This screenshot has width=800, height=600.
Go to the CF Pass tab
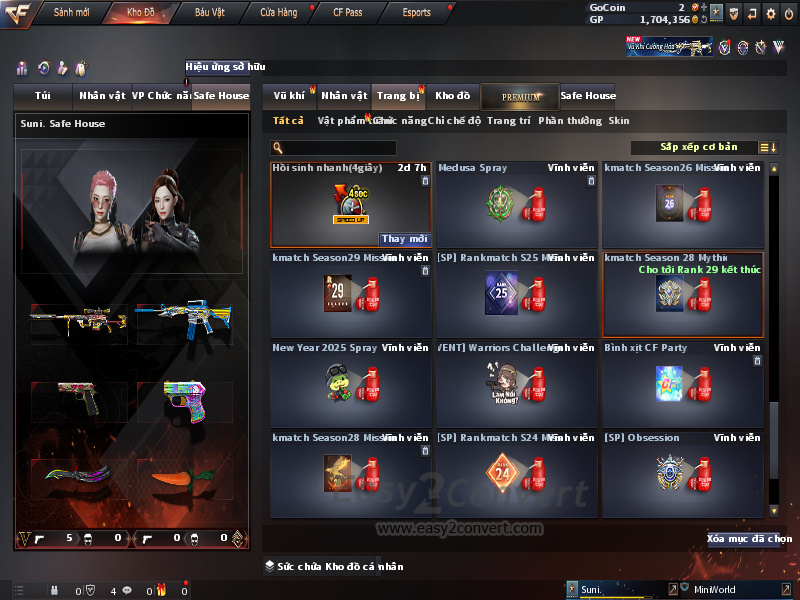(x=347, y=13)
